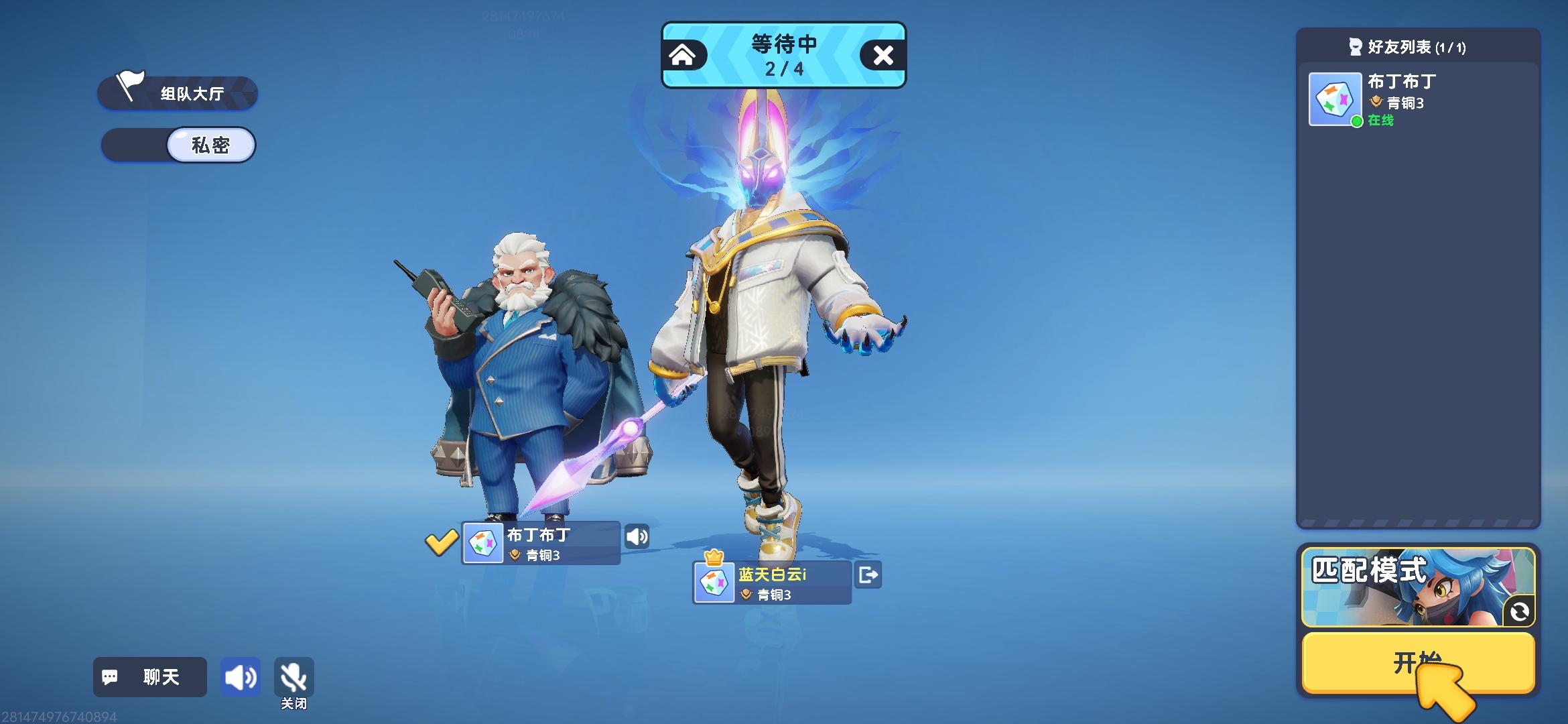Toggle the blue speaker volume control at bottom
Viewport: 1568px width, 724px height.
241,677
